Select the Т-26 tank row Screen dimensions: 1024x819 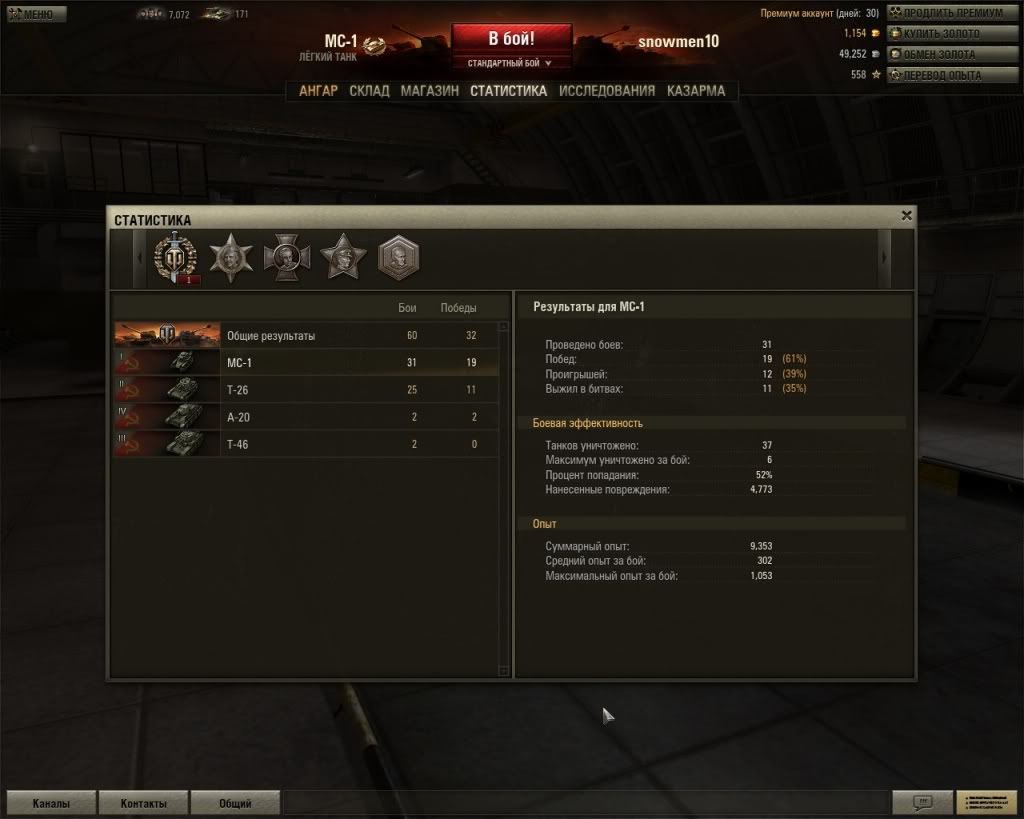point(305,390)
